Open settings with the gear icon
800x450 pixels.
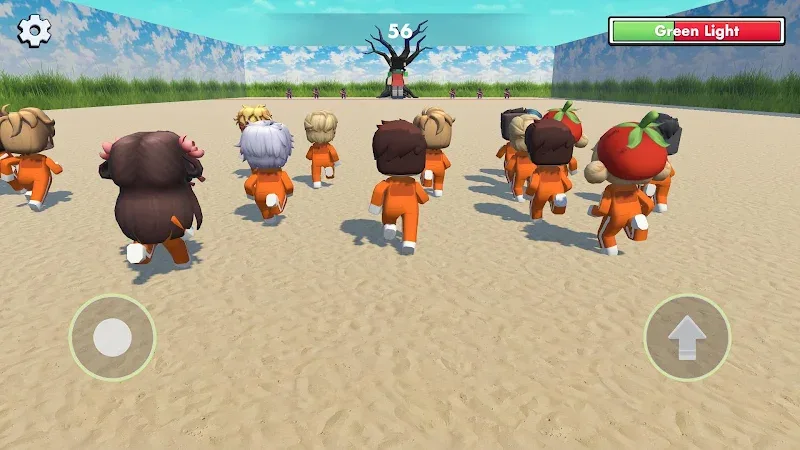(x=34, y=31)
